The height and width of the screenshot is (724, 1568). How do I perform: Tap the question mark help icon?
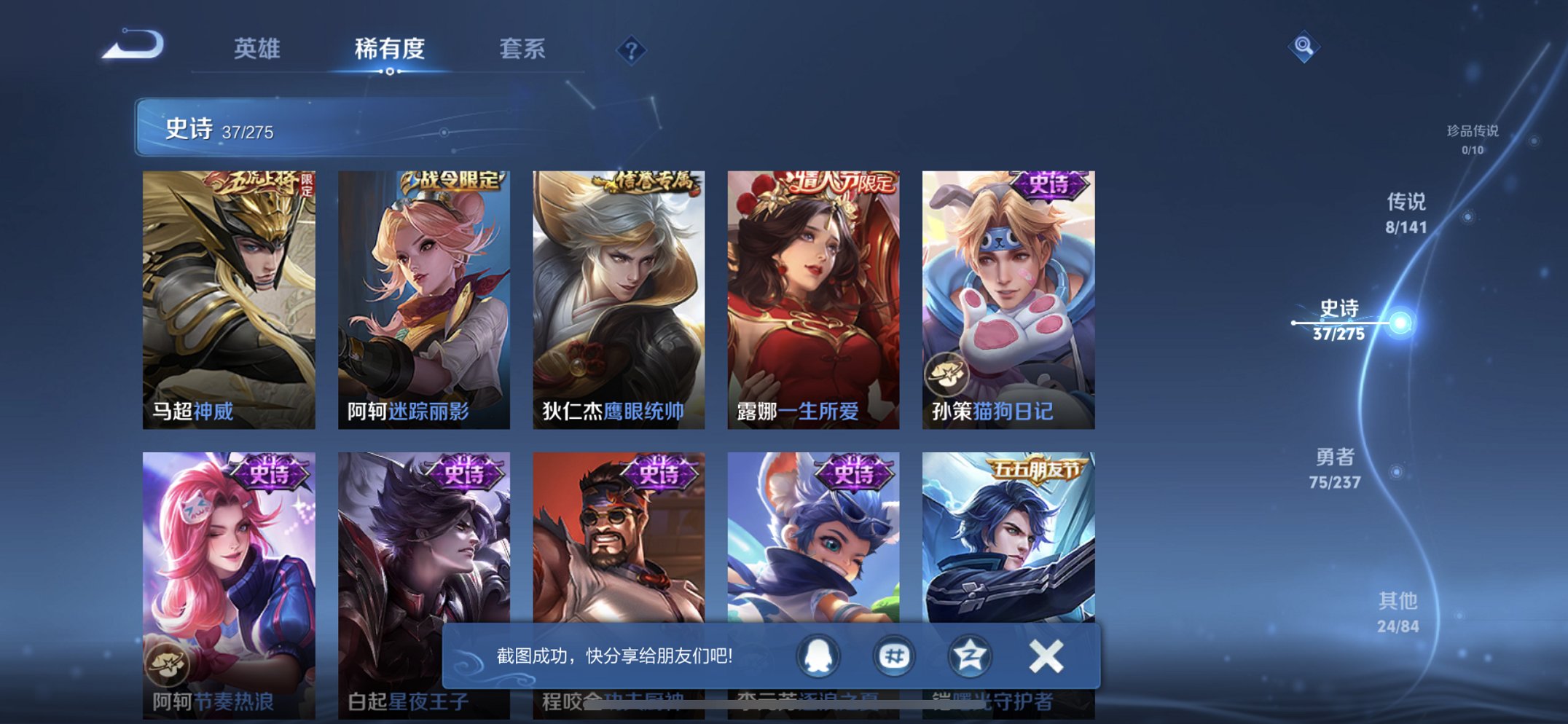coord(631,50)
